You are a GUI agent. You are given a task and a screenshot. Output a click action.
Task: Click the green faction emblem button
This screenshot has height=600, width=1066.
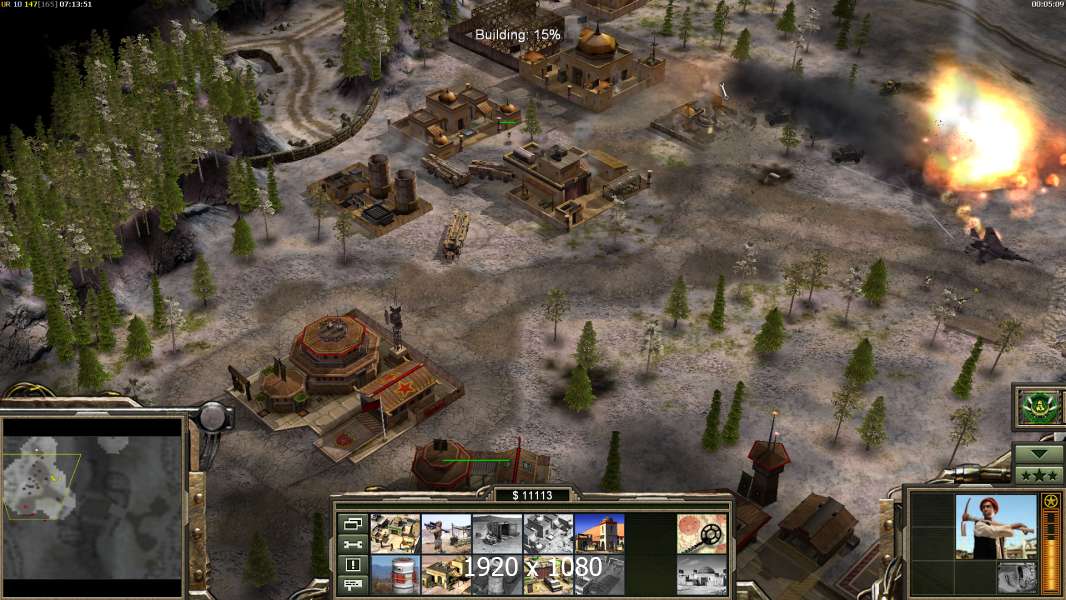1038,406
